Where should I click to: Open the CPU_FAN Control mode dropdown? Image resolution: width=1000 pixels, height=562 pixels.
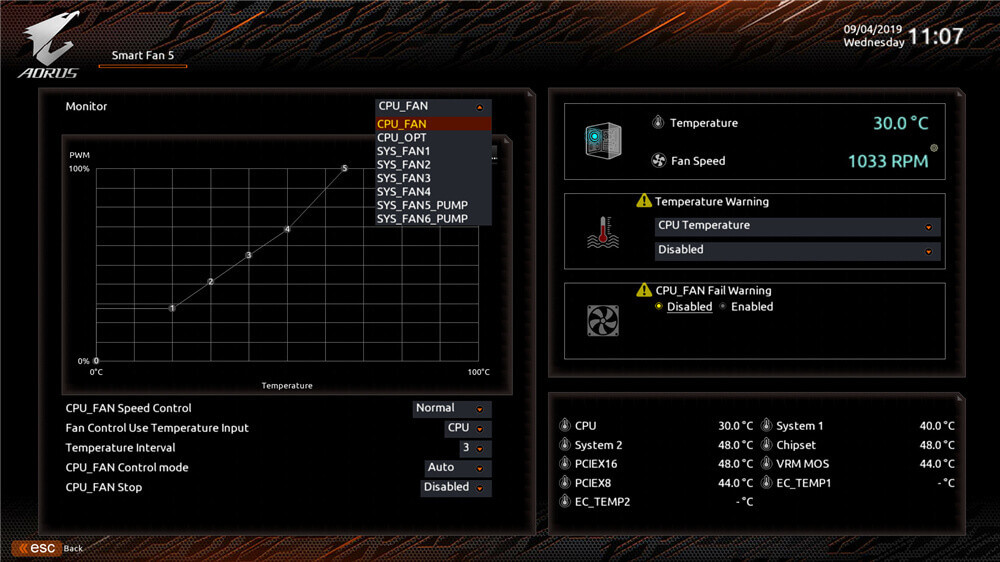[x=457, y=468]
